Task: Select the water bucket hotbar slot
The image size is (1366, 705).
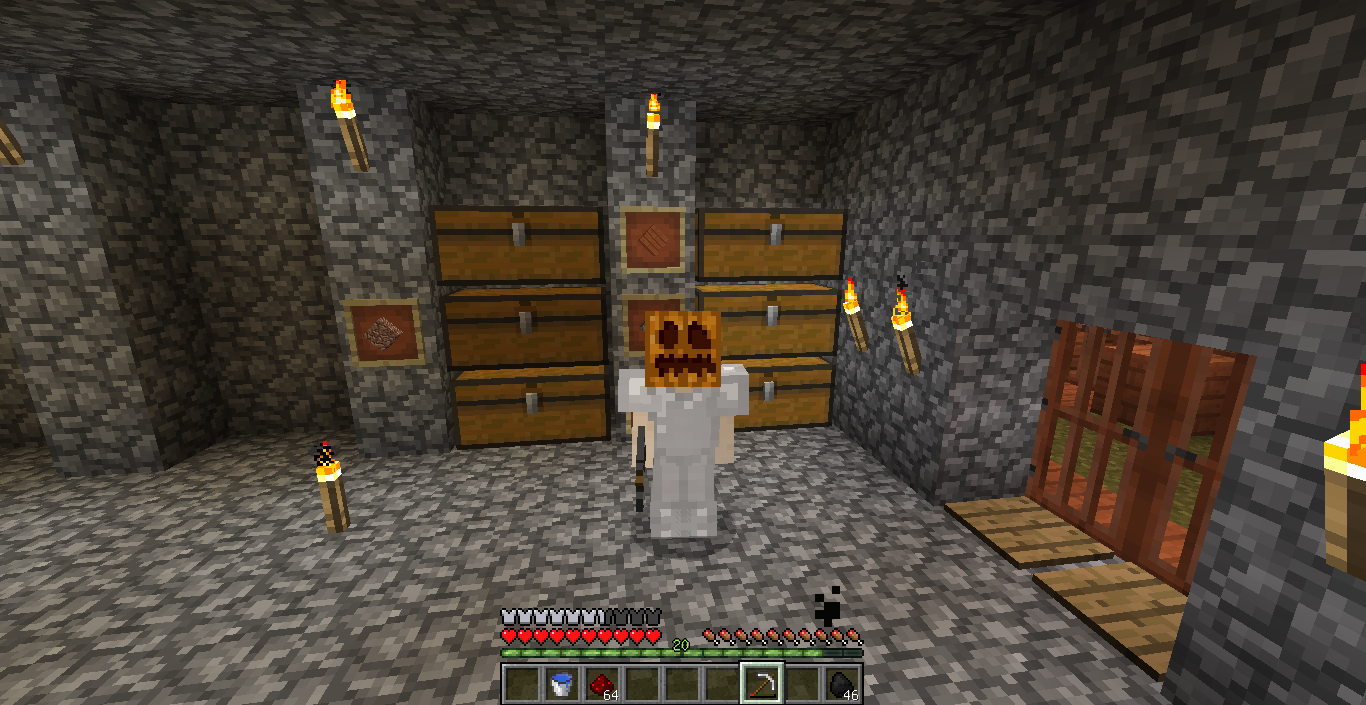Action: [x=561, y=684]
